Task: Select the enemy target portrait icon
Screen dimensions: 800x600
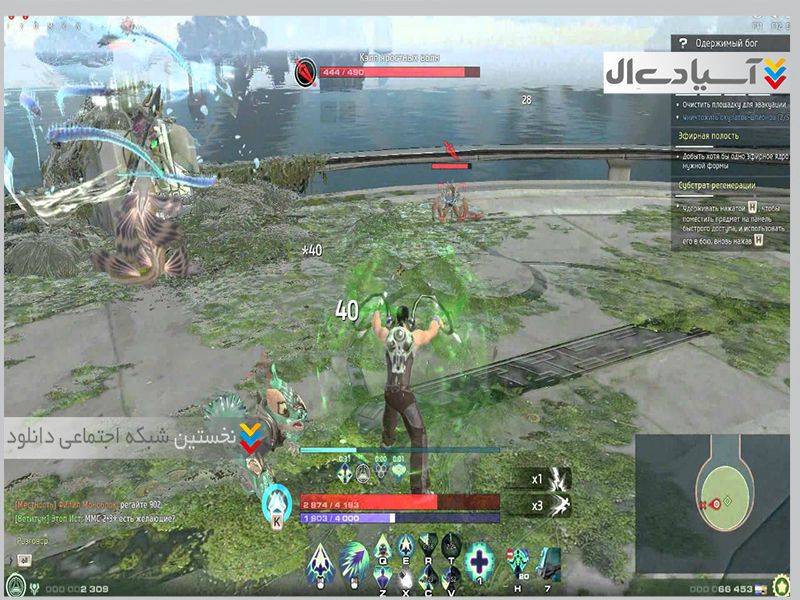Action: point(306,73)
